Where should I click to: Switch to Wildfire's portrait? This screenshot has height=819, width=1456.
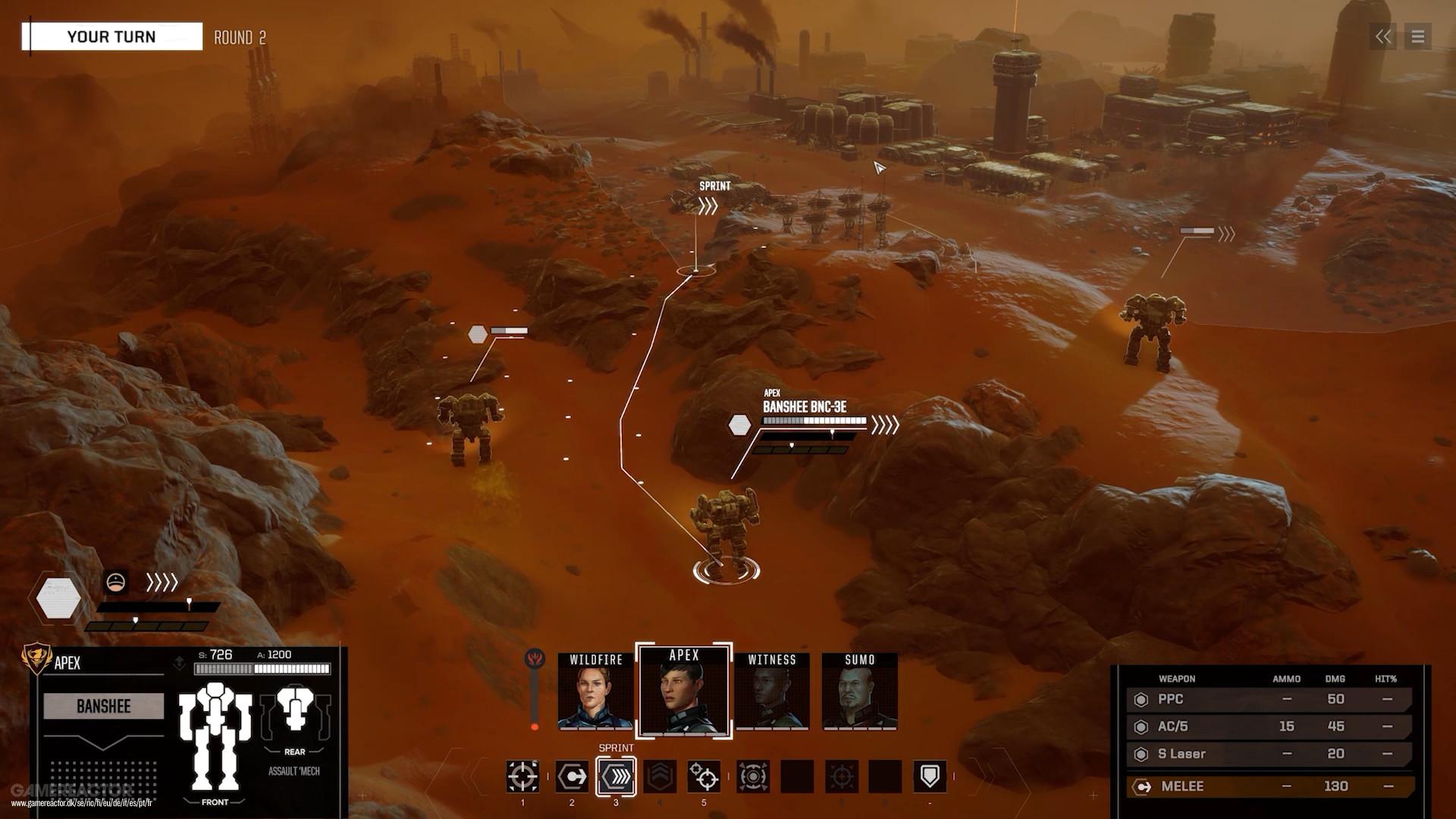[x=596, y=694]
